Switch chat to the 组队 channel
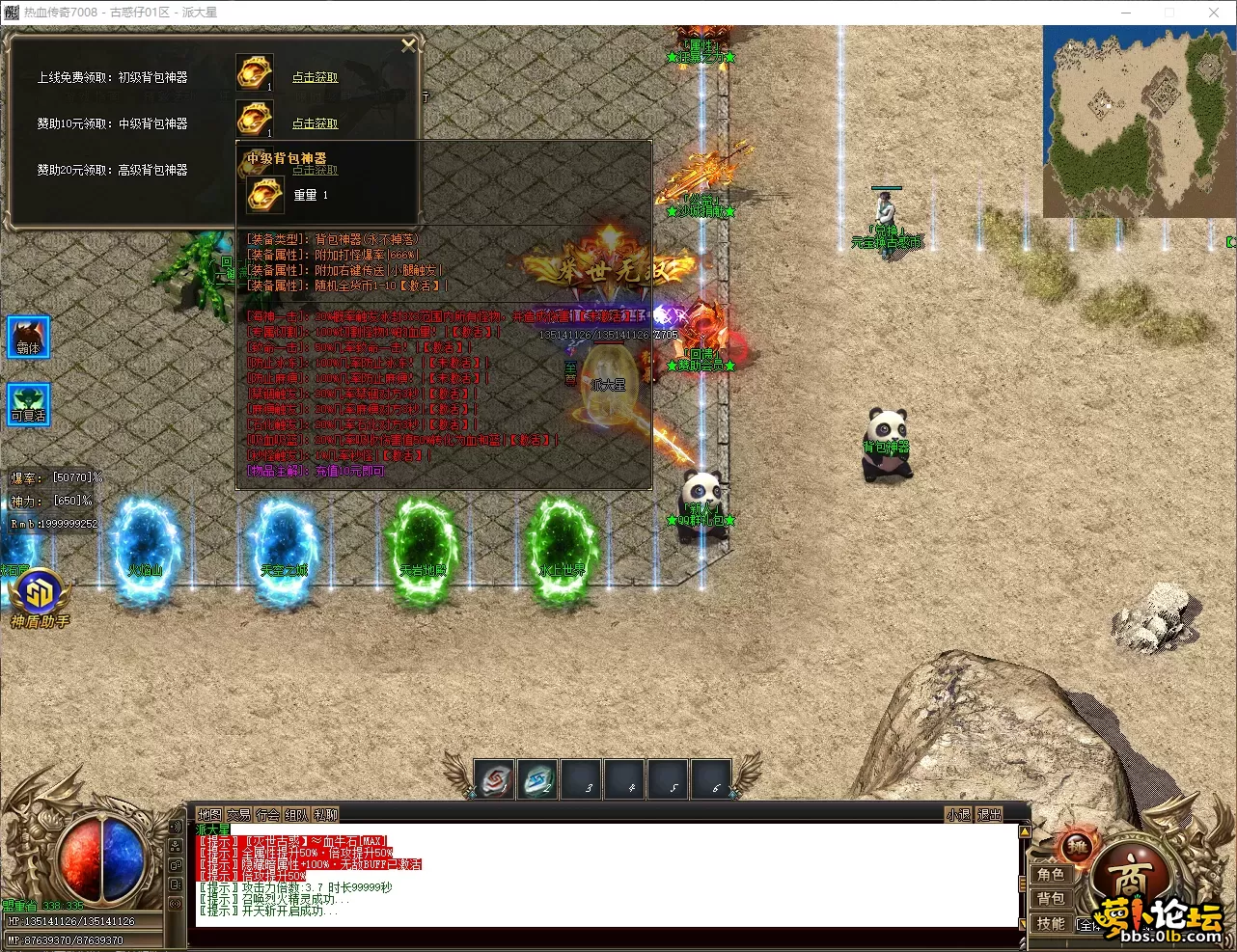Screen dimensions: 1237x952 point(296,815)
